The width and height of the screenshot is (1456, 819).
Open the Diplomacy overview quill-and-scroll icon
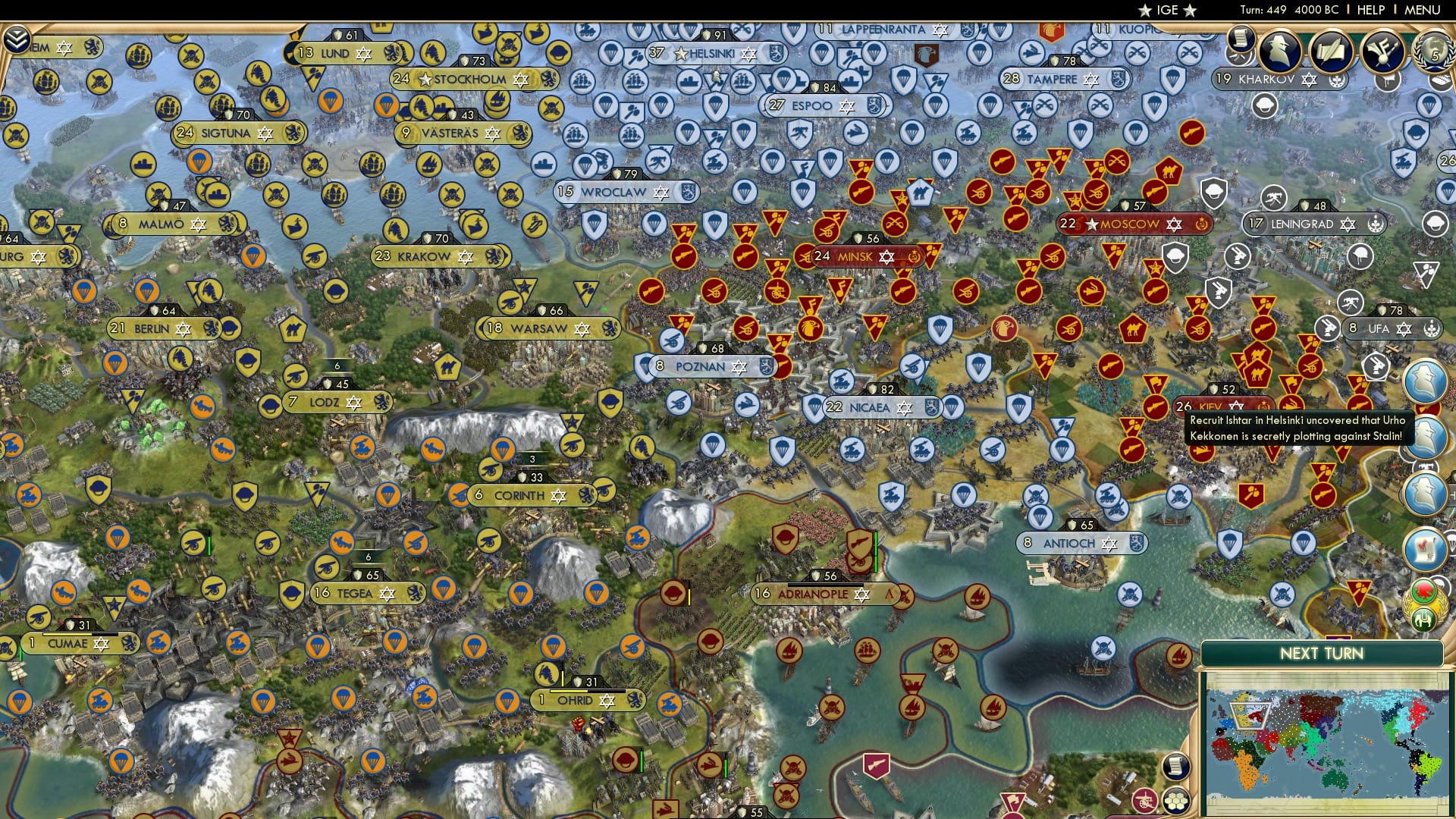pyautogui.click(x=1333, y=51)
